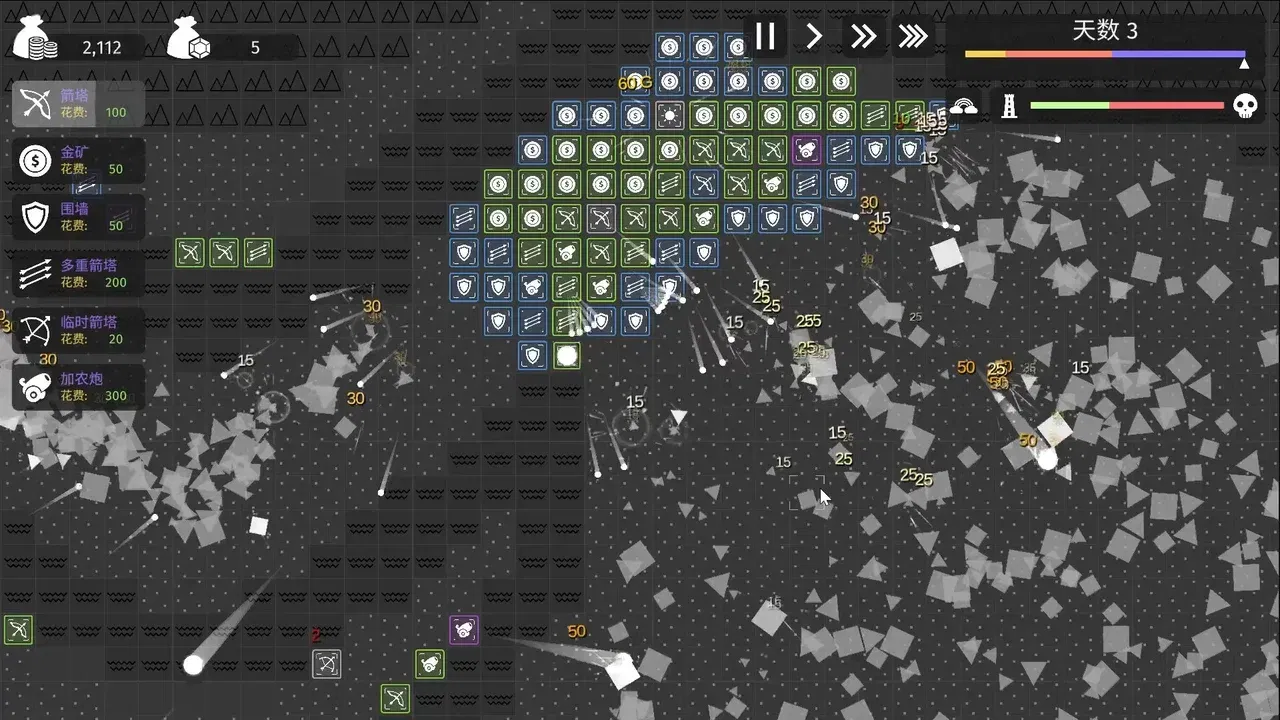Click the 花费 100 cost label of 箭塔
The height and width of the screenshot is (720, 1280).
tap(95, 113)
